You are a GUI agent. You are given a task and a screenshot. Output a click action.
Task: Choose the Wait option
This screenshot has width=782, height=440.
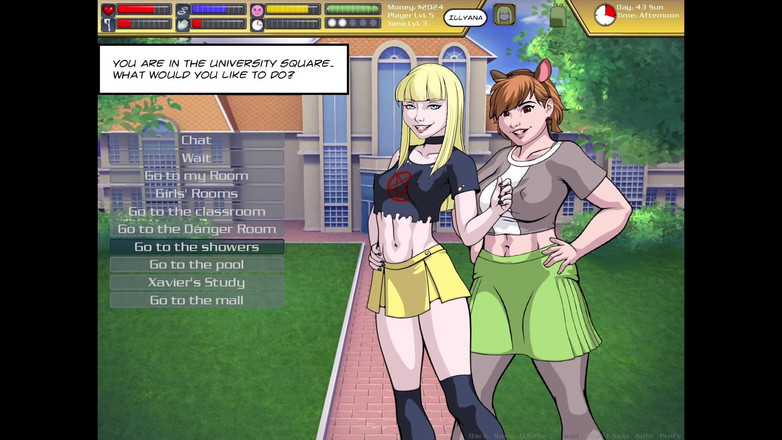(196, 158)
